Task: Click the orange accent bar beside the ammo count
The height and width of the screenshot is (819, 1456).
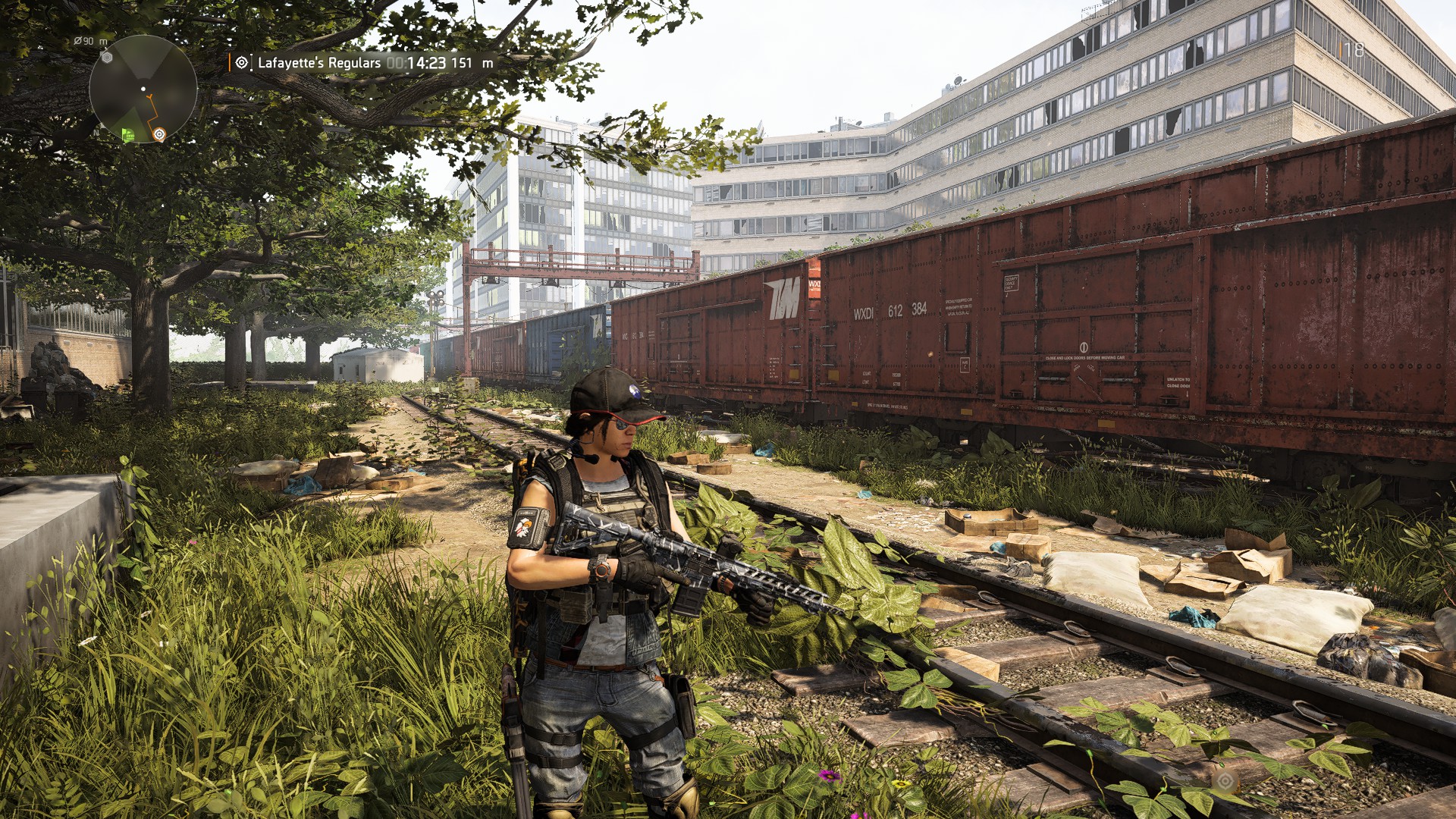Action: tap(1341, 50)
